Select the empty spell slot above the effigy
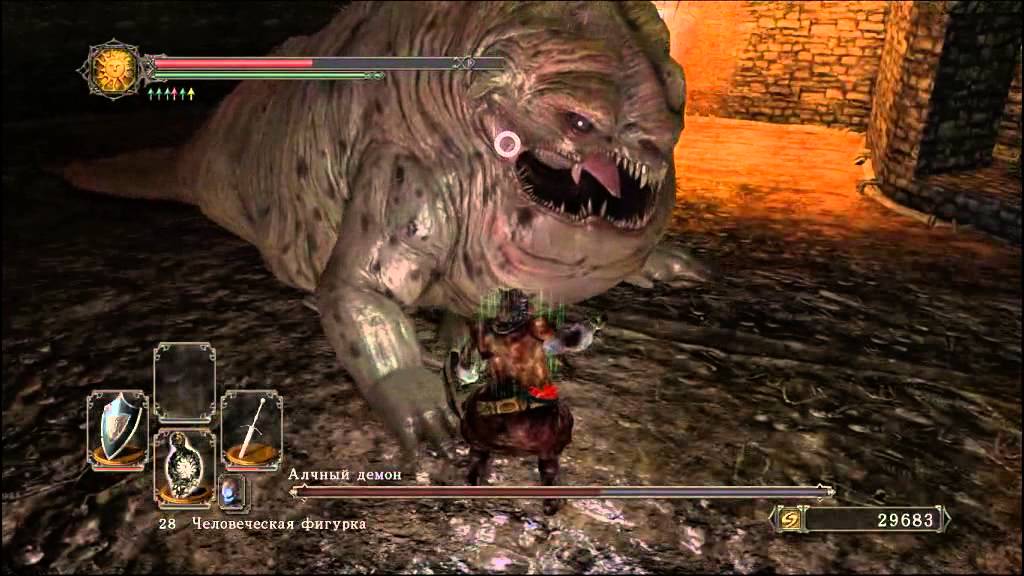 [184, 382]
